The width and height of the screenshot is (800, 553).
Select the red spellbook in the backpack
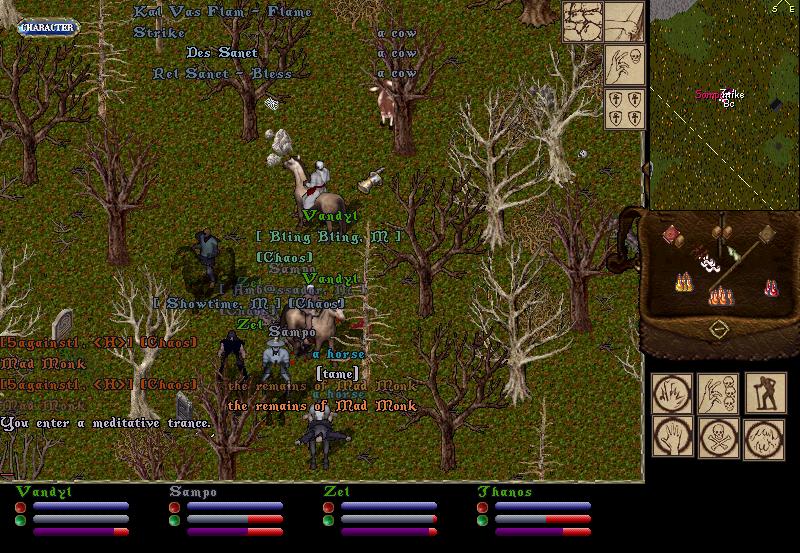(x=673, y=234)
